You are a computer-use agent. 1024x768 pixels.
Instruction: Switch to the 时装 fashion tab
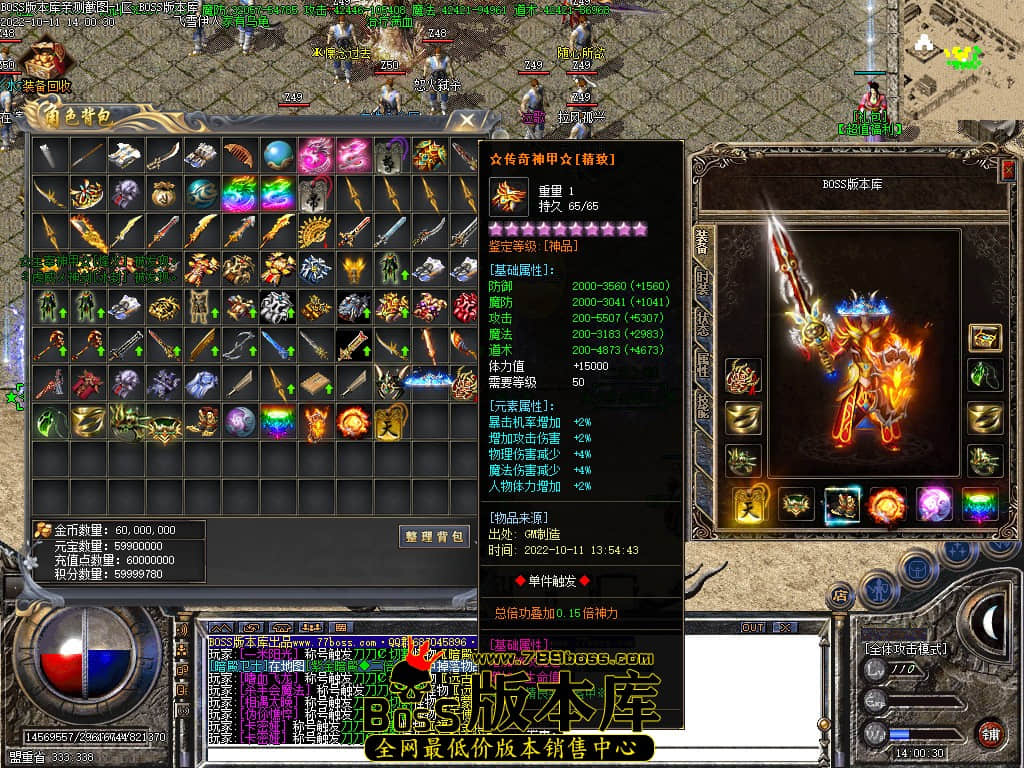(x=702, y=282)
